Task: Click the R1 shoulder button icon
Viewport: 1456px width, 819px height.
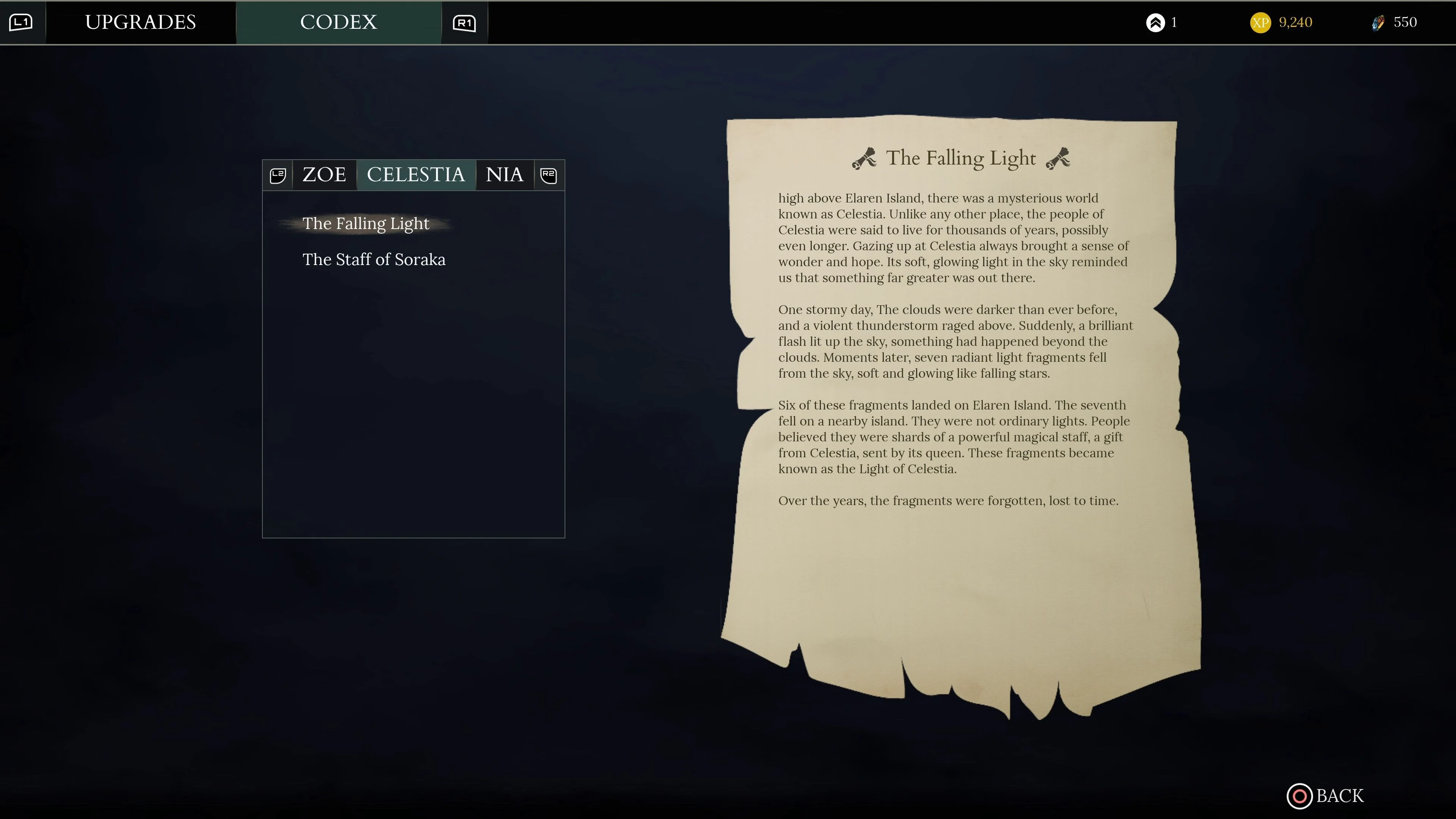Action: pos(463,22)
